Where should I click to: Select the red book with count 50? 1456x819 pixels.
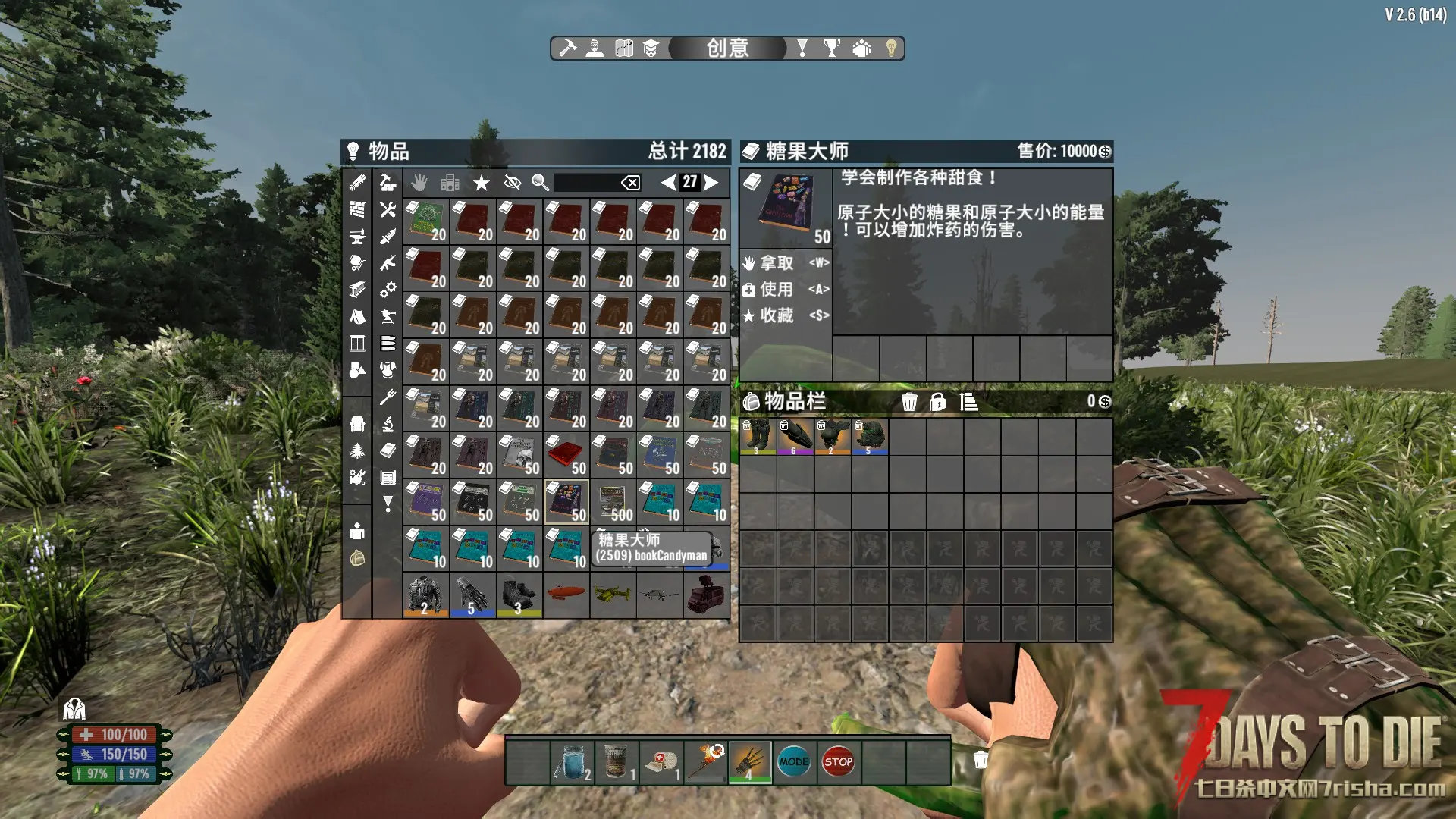click(x=566, y=455)
